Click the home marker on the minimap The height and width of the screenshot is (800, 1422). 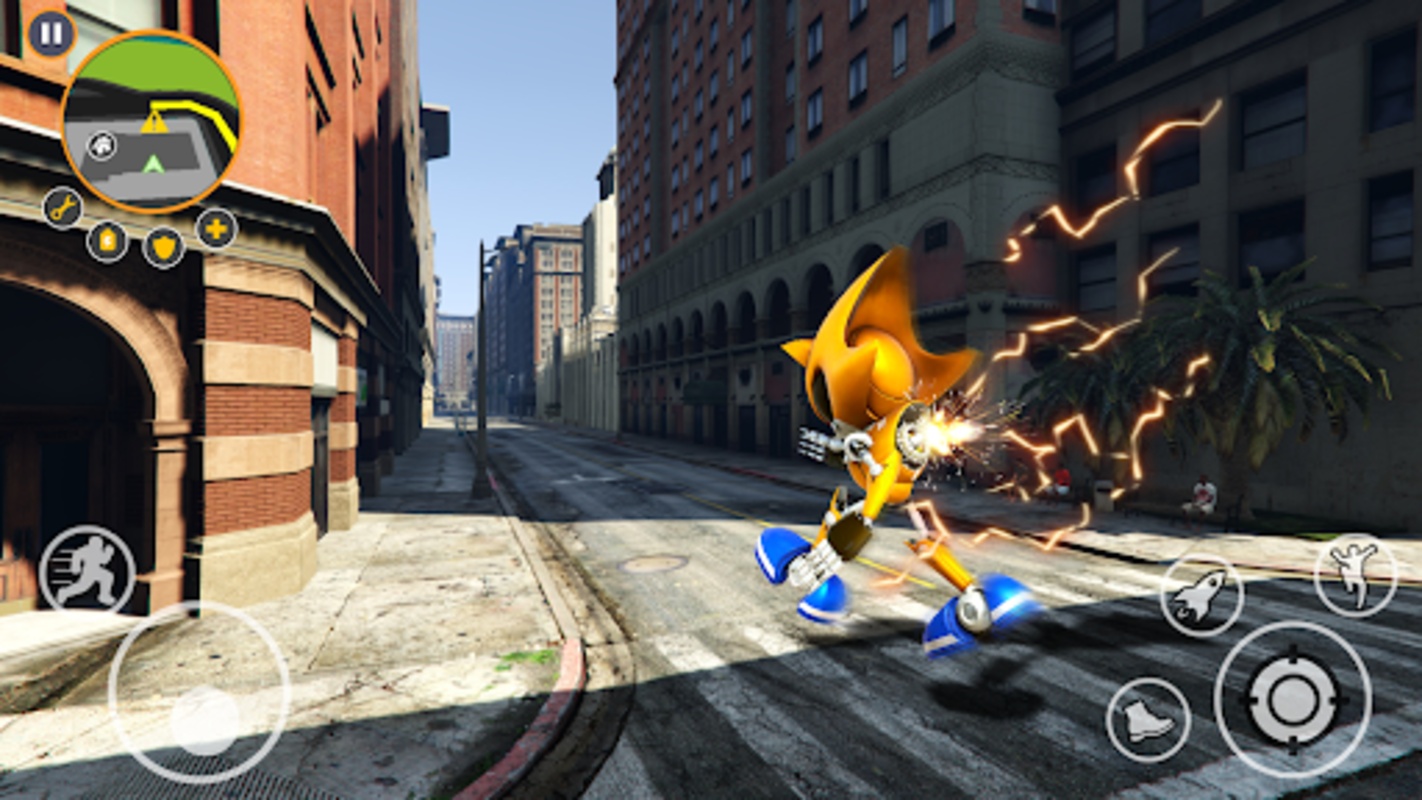click(x=101, y=146)
